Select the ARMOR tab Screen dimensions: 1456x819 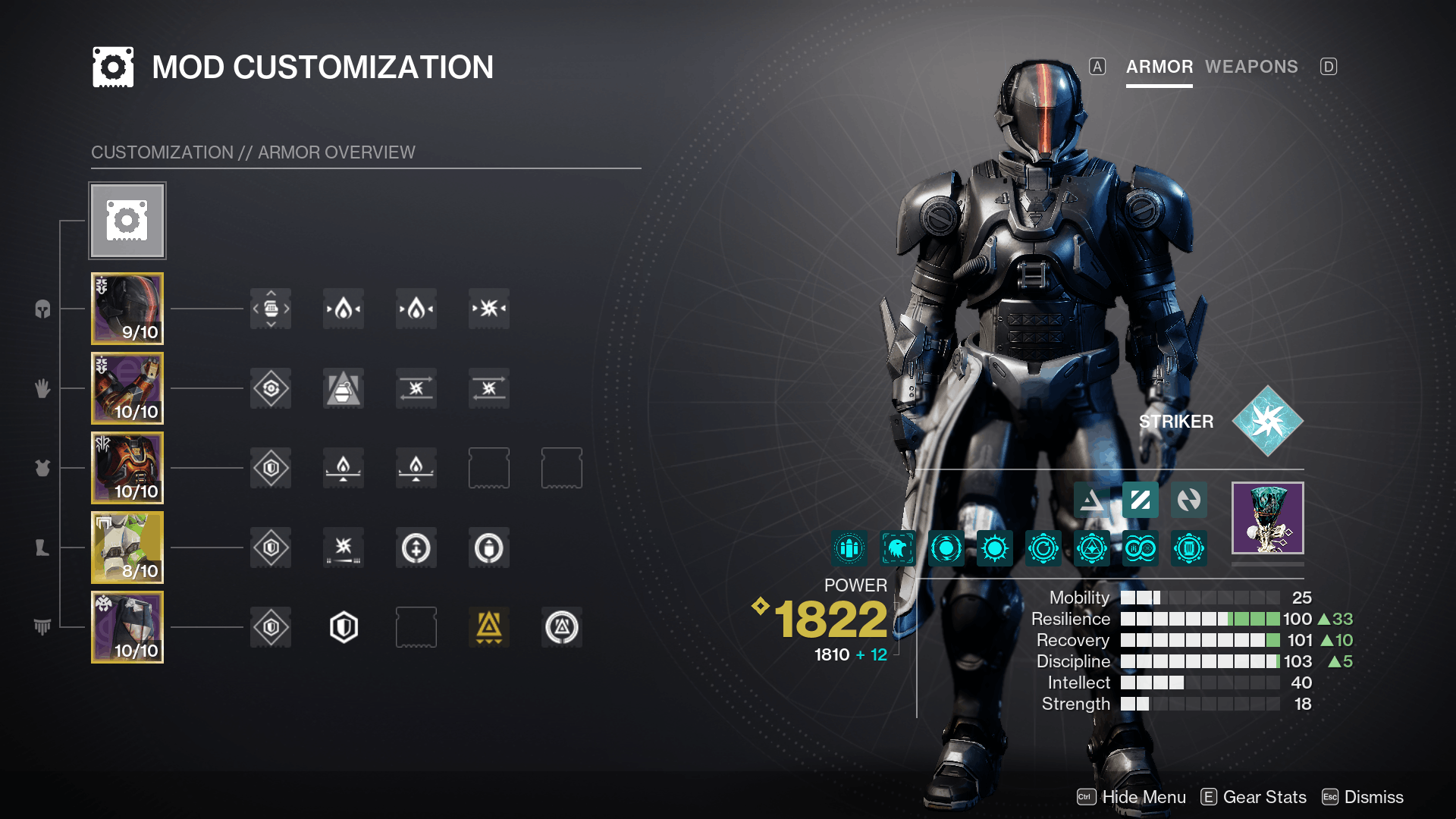tap(1159, 67)
